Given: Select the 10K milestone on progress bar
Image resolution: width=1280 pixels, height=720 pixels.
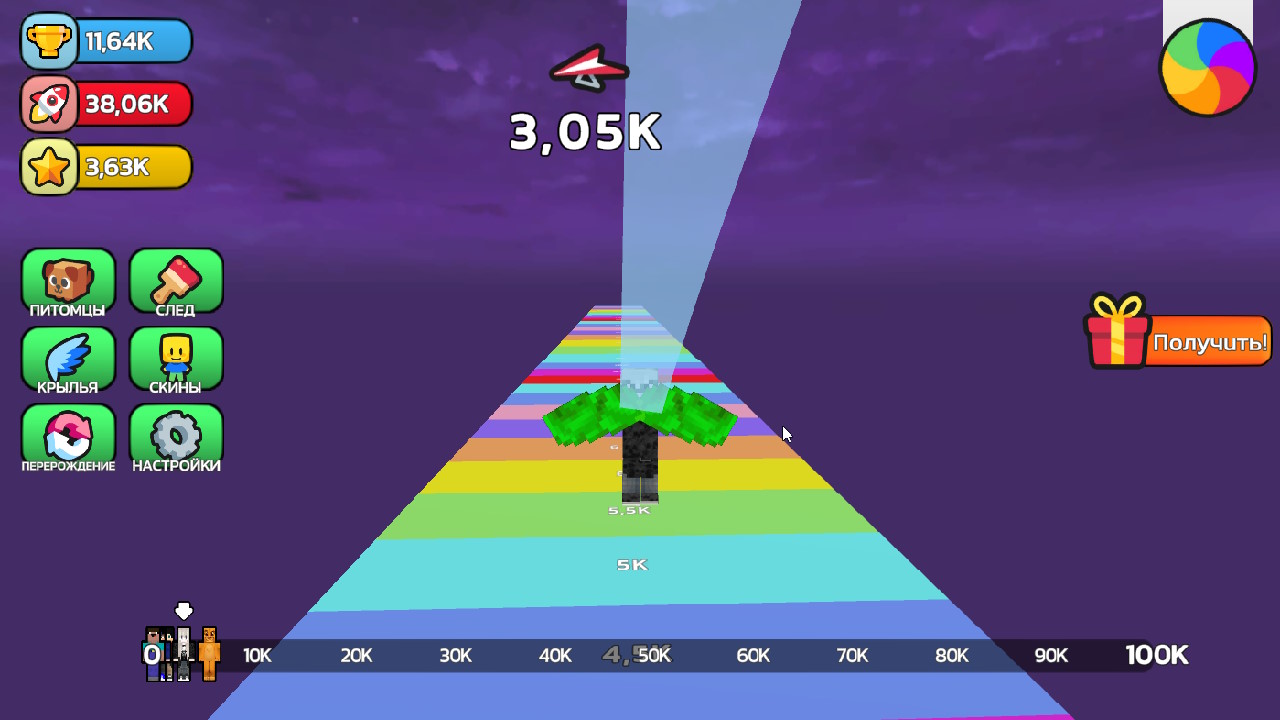Looking at the screenshot, I should (256, 655).
